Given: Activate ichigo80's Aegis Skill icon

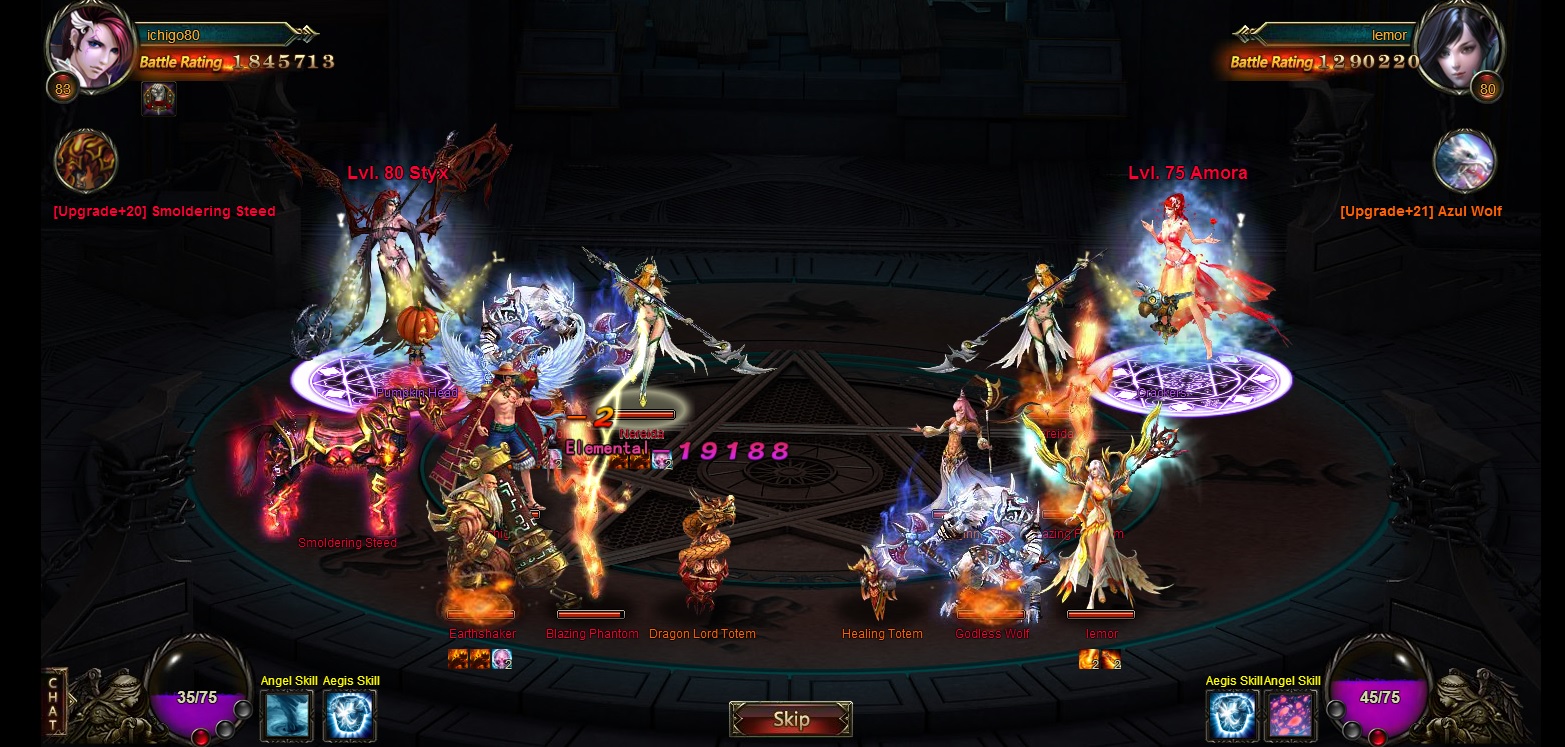Looking at the screenshot, I should (350, 716).
